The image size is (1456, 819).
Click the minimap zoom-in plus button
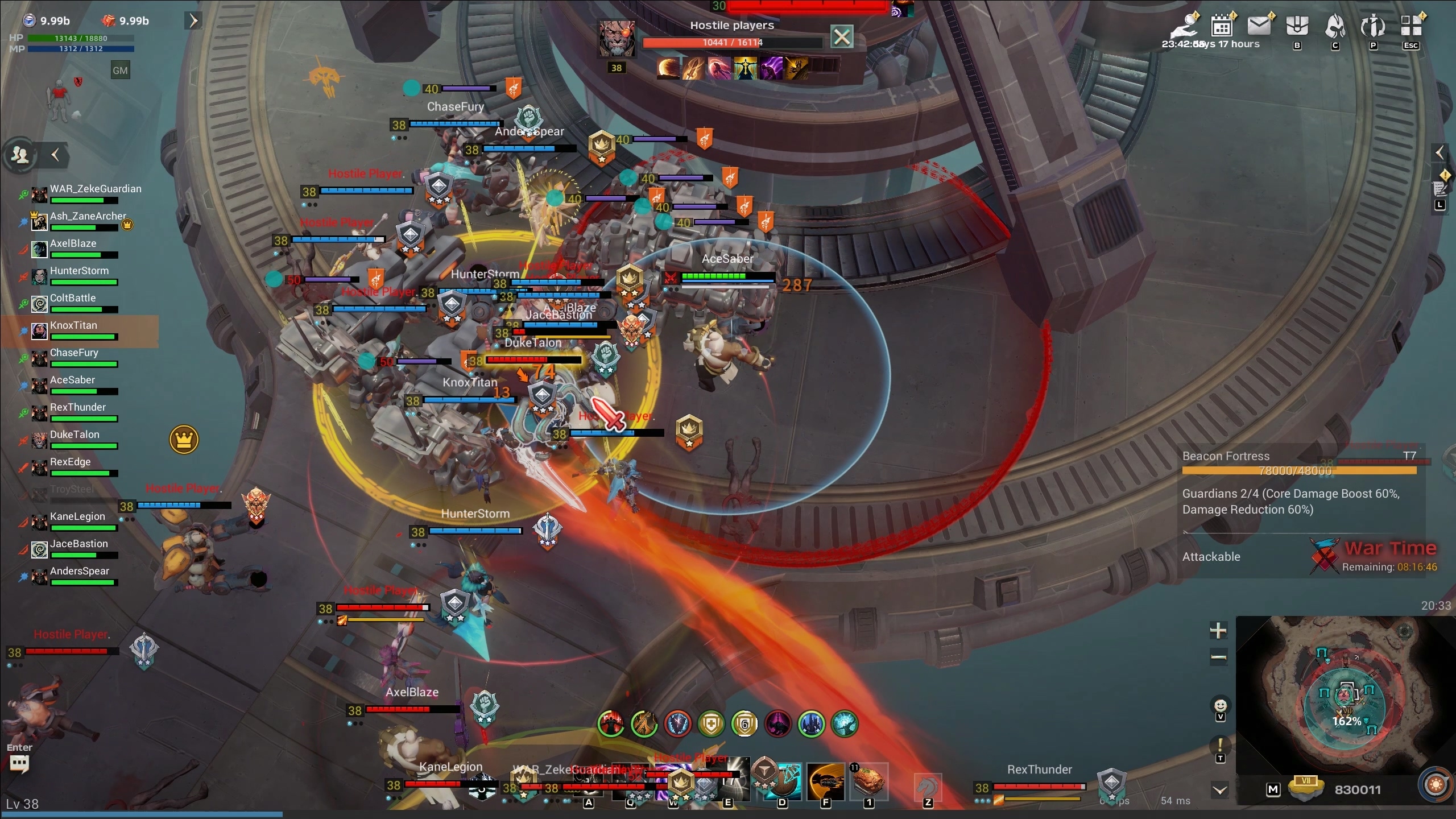point(1218,630)
